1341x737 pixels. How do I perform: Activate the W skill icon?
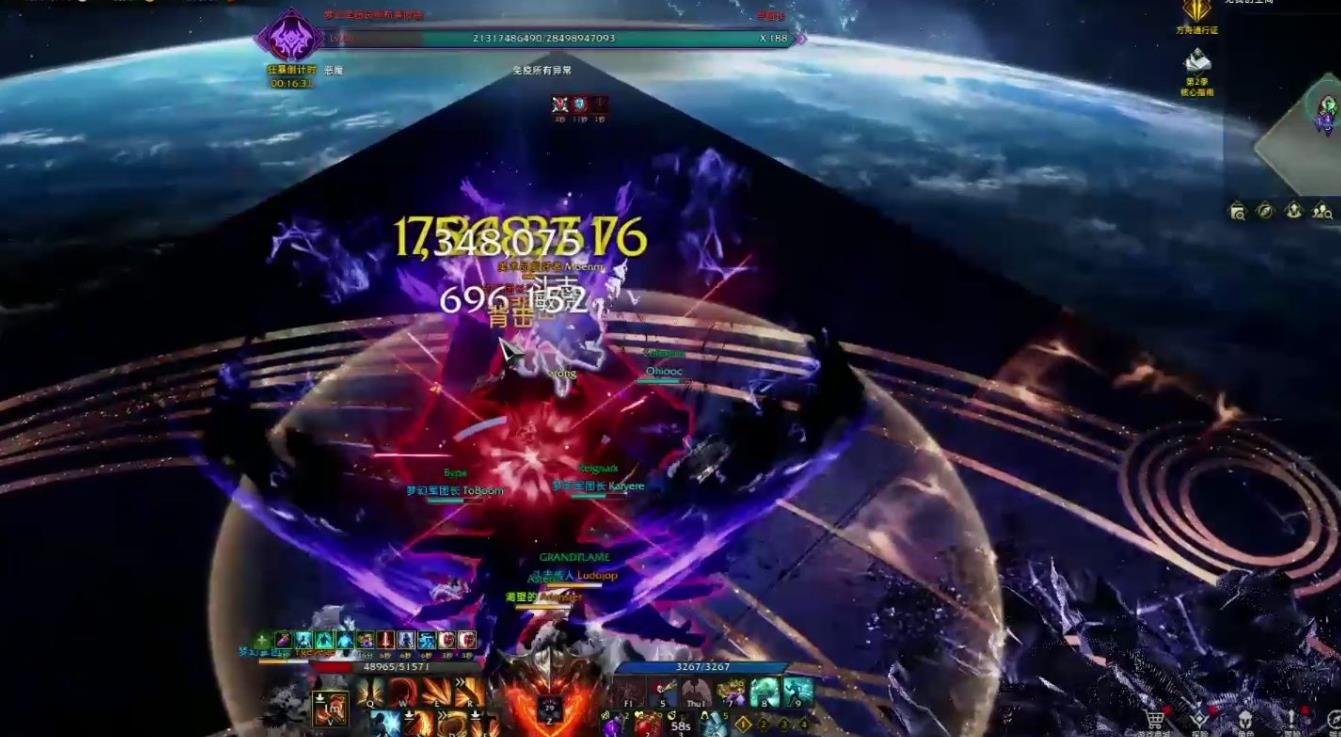coord(404,691)
